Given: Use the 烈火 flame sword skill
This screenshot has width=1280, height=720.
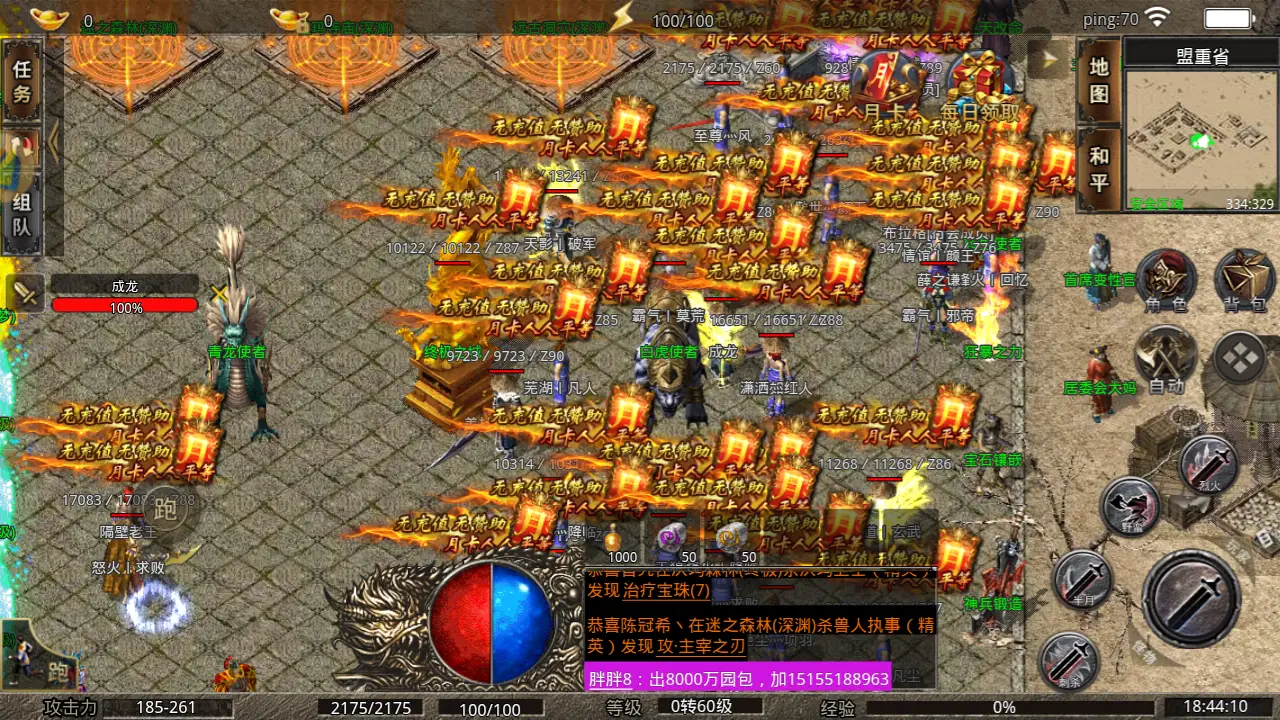Looking at the screenshot, I should point(1209,465).
